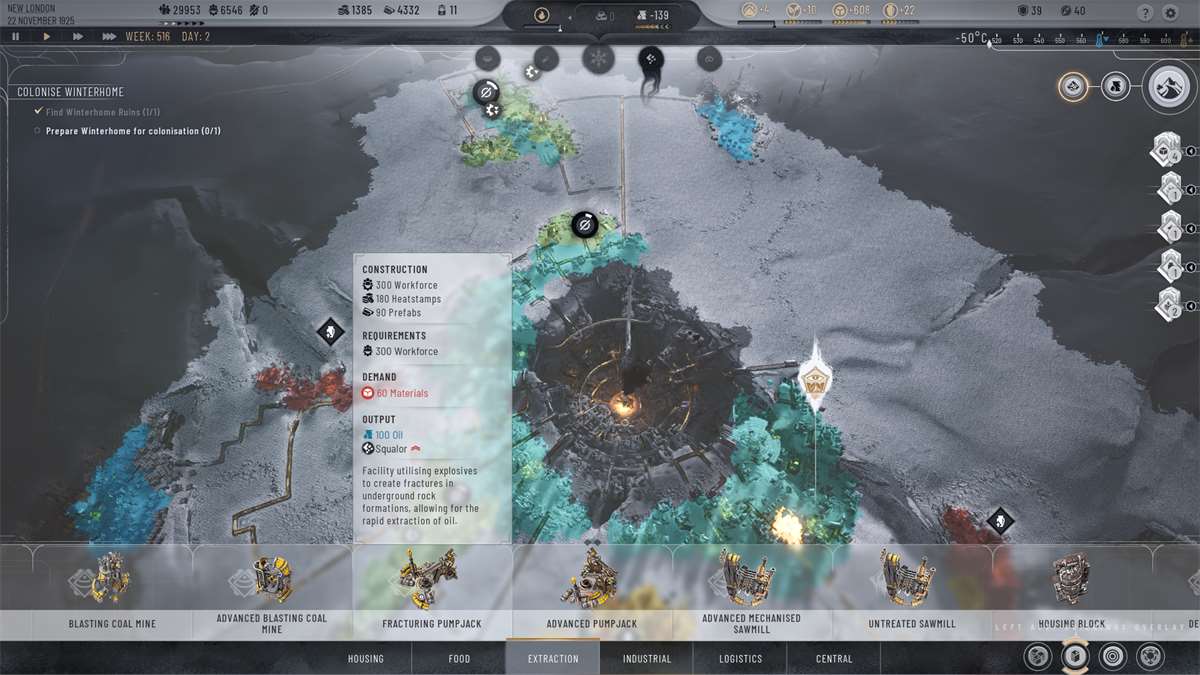Switch to the Central tab
This screenshot has height=675, width=1200.
(x=834, y=659)
